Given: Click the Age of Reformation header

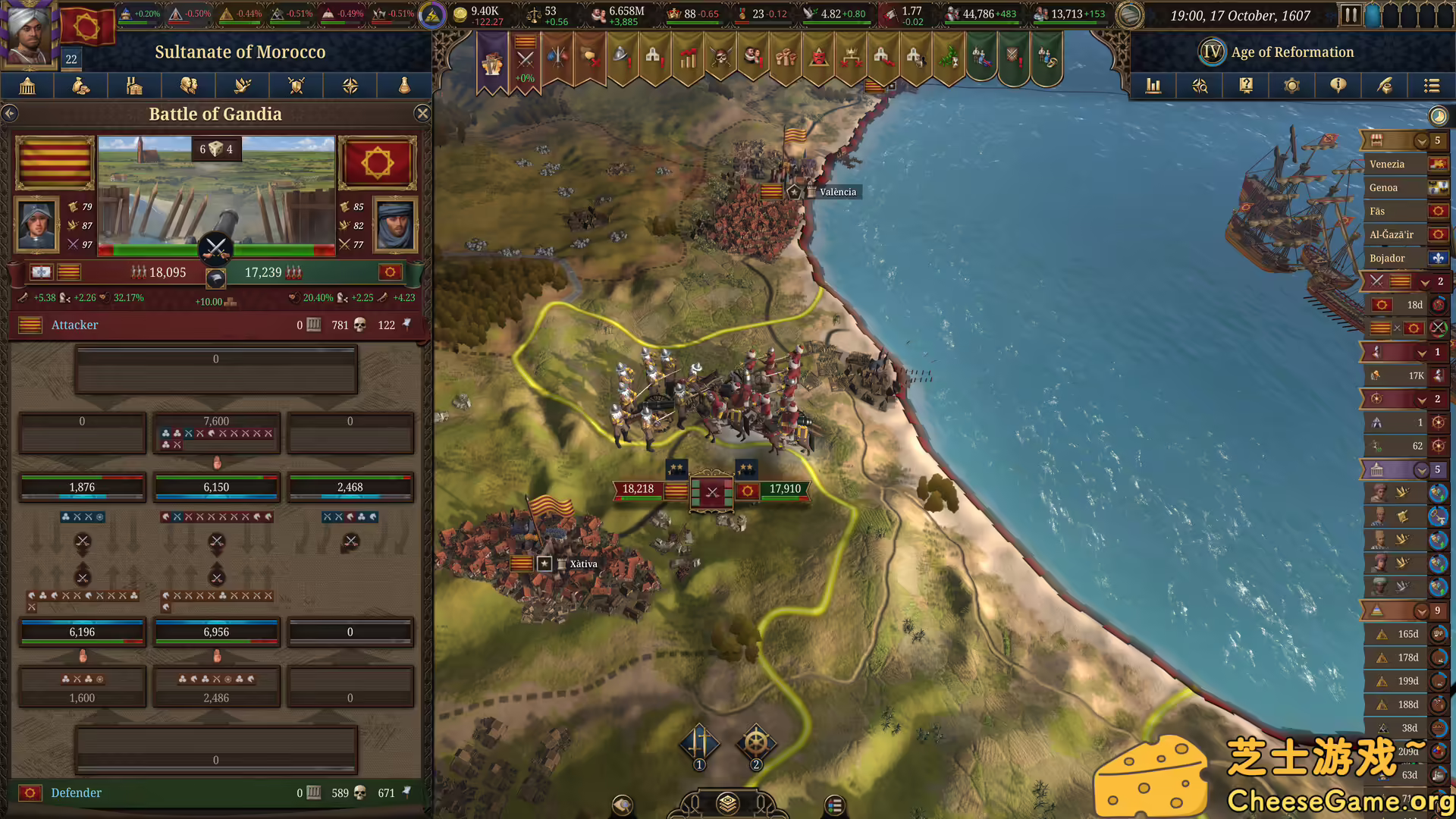Looking at the screenshot, I should click(1293, 52).
